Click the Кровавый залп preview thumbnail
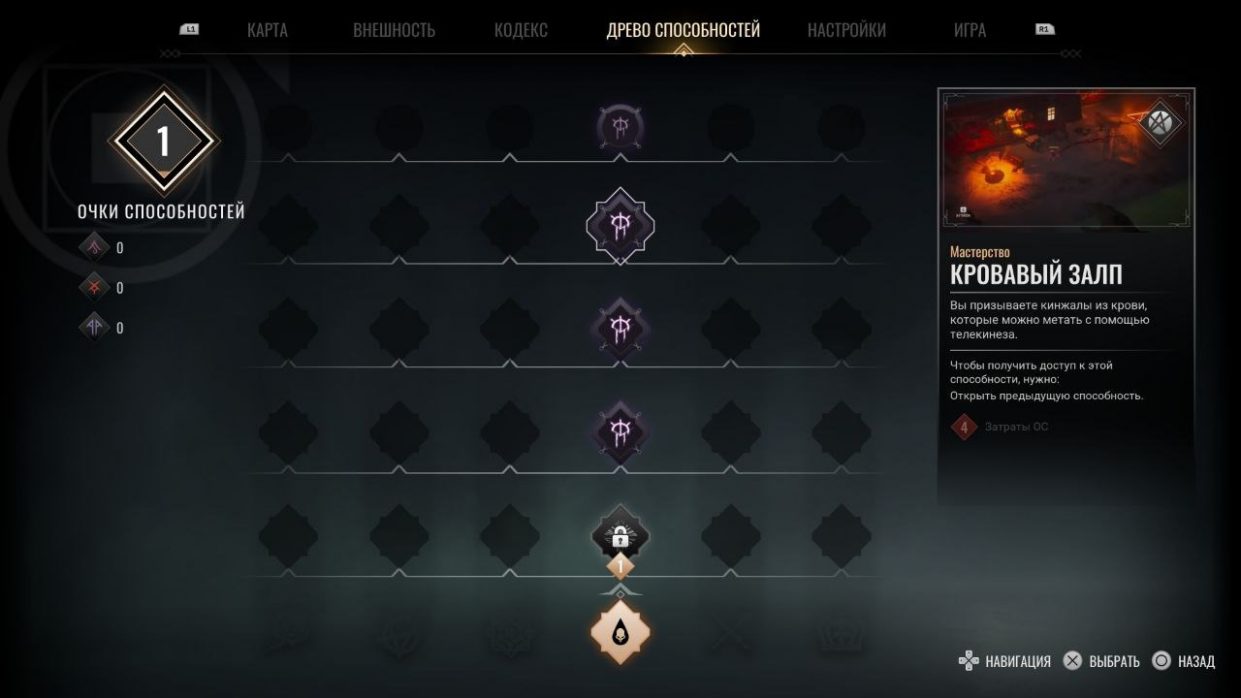This screenshot has width=1241, height=698. click(x=1066, y=160)
